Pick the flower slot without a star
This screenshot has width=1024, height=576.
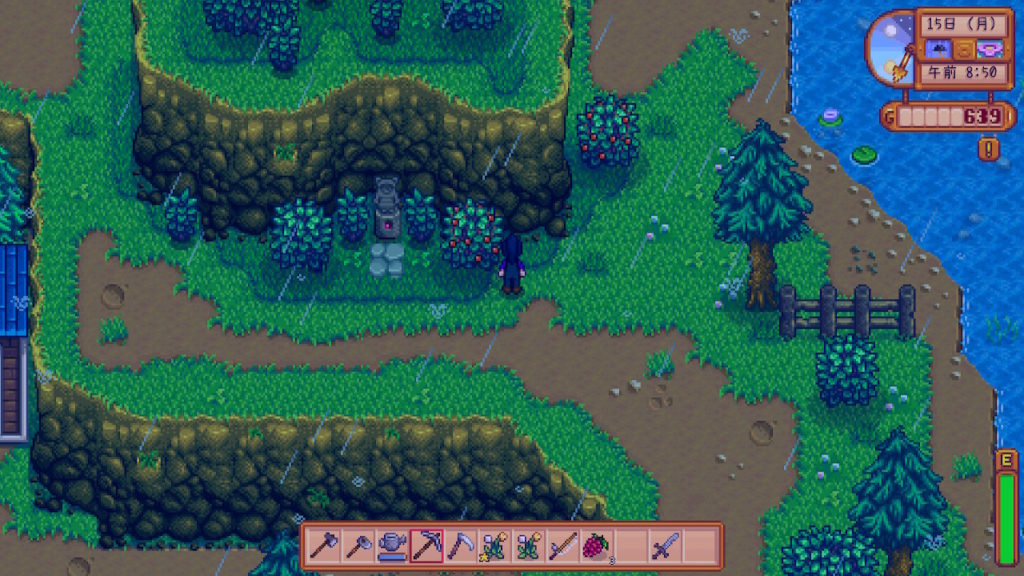529,546
